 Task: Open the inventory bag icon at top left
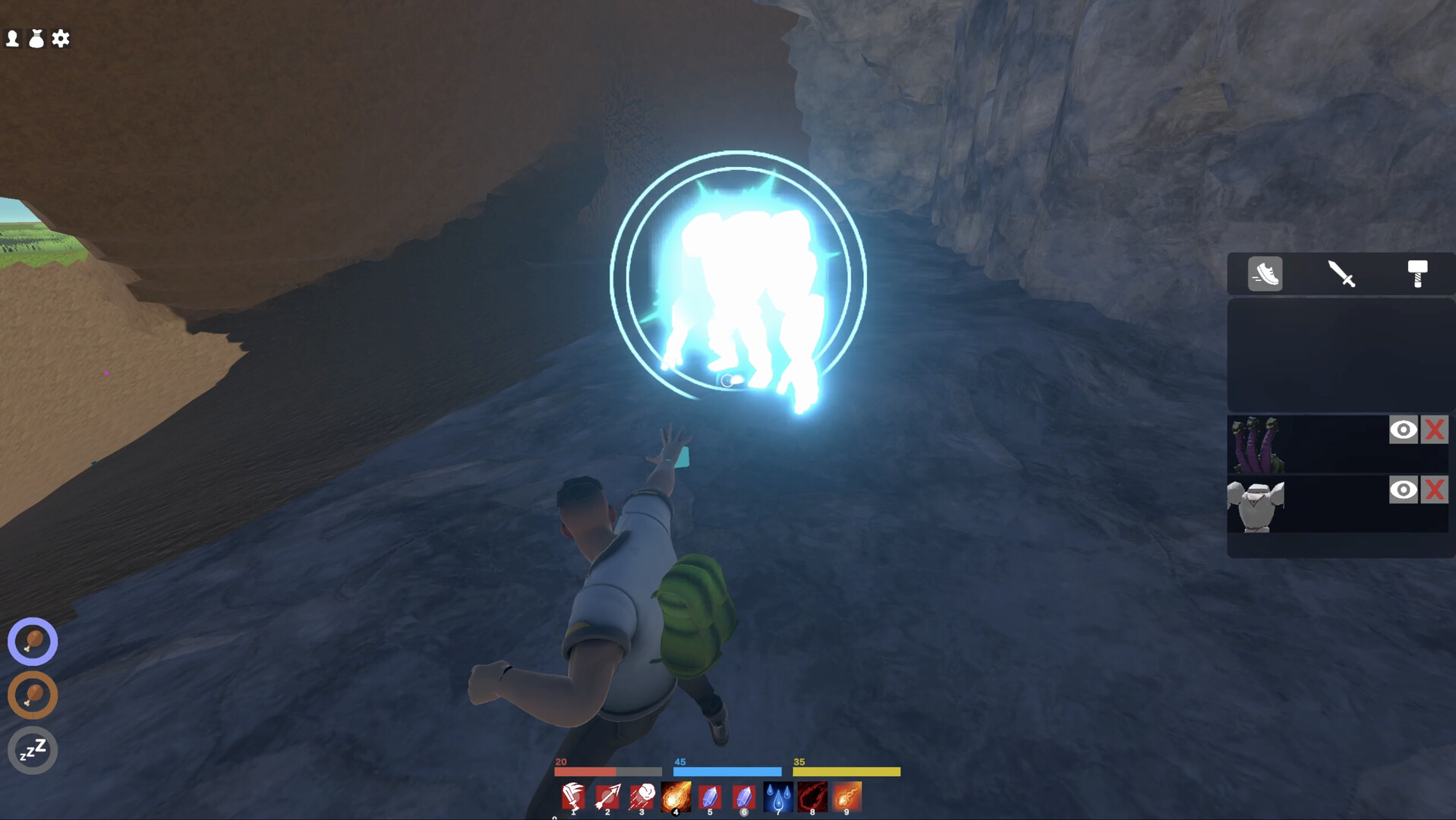(36, 38)
